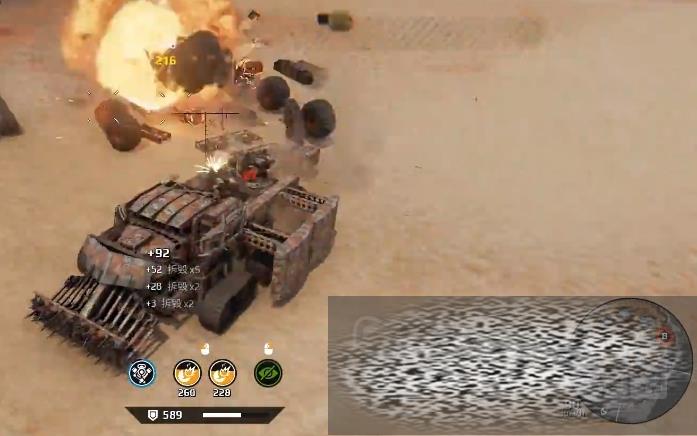697x436 pixels.
Task: Select the flame weapon showing 228
Action: coord(222,372)
